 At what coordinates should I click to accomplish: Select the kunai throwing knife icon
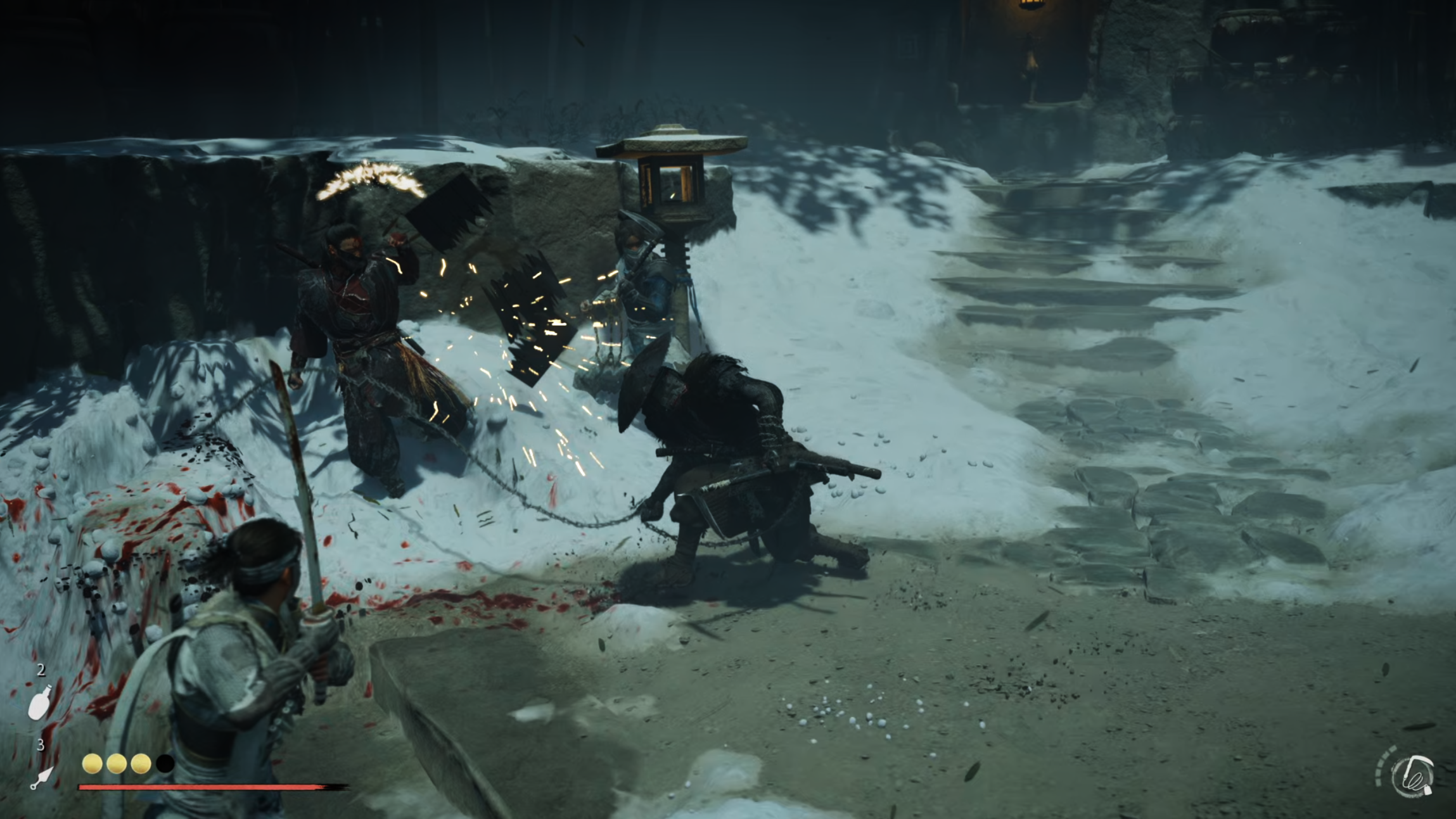tap(42, 778)
